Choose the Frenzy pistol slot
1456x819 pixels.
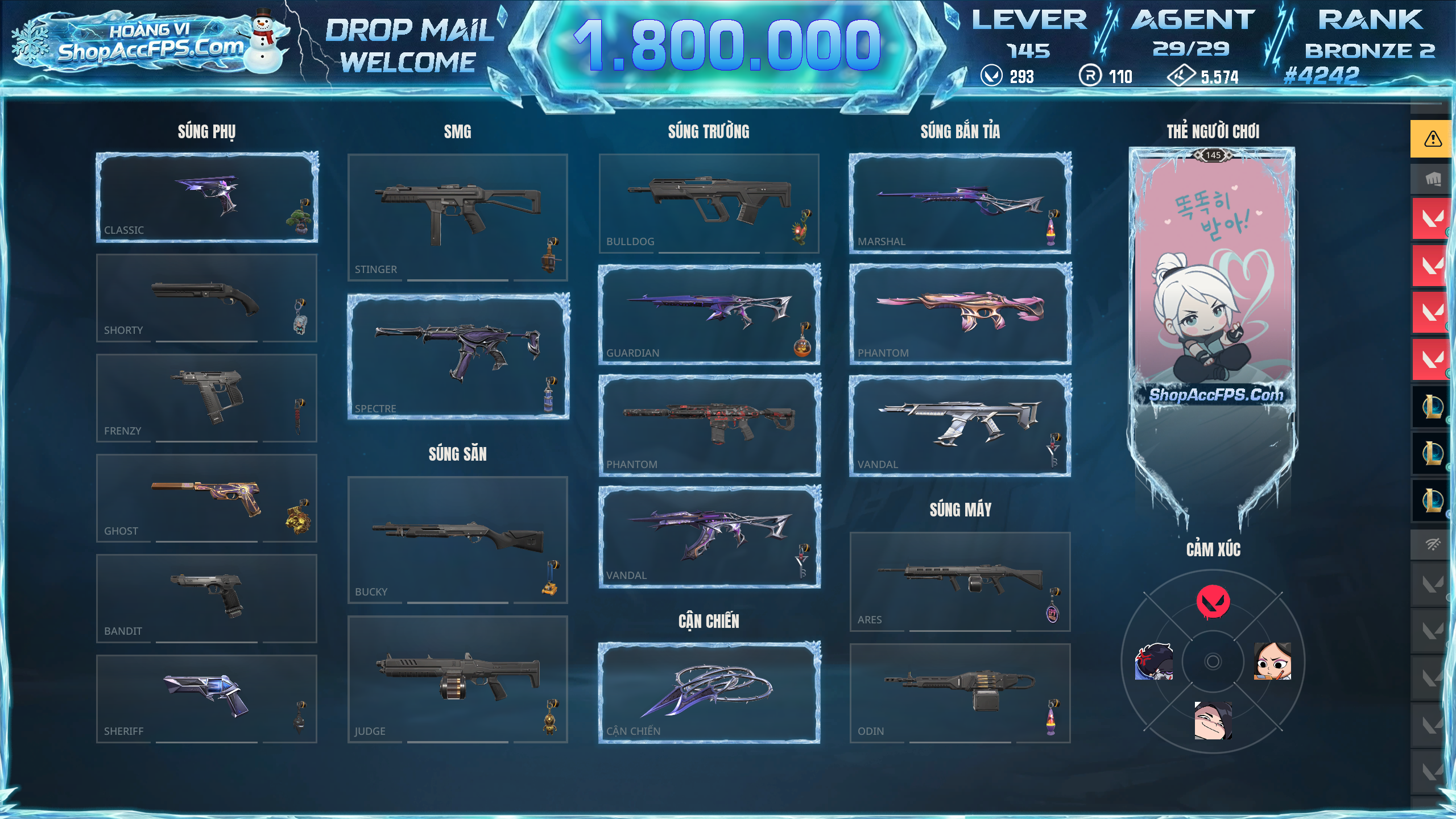point(206,398)
